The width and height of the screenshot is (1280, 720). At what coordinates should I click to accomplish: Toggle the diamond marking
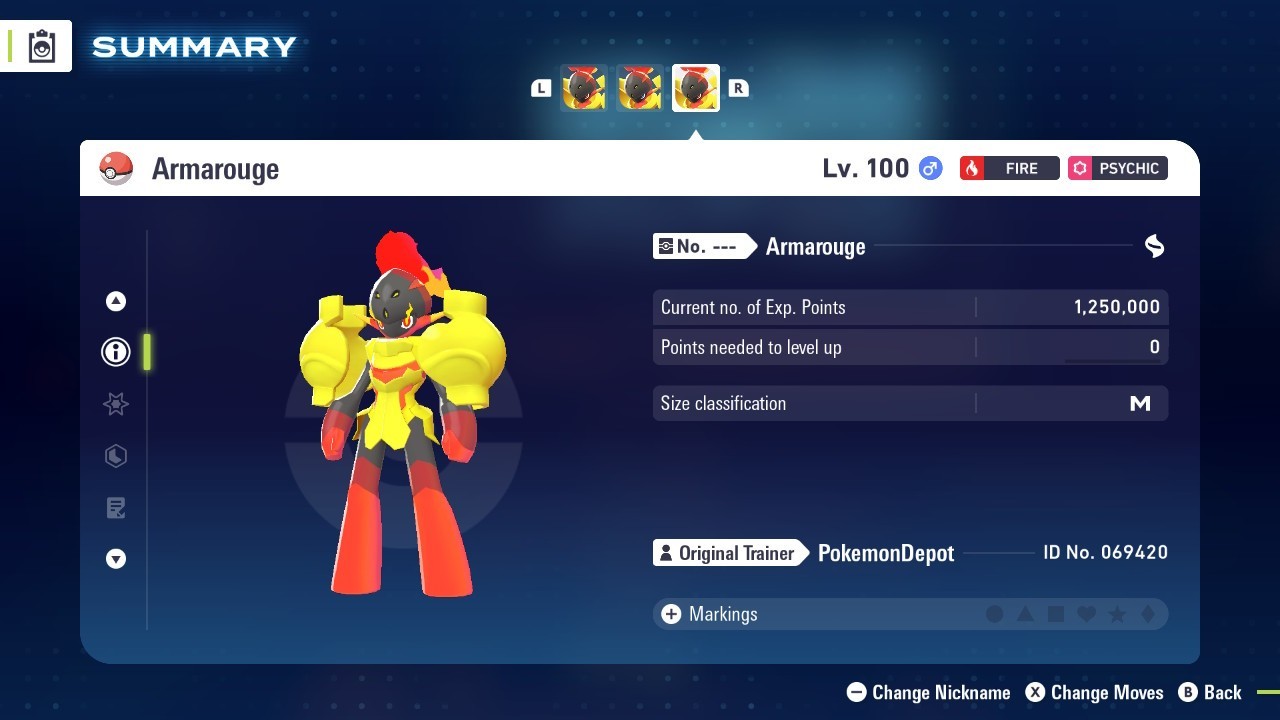1148,614
